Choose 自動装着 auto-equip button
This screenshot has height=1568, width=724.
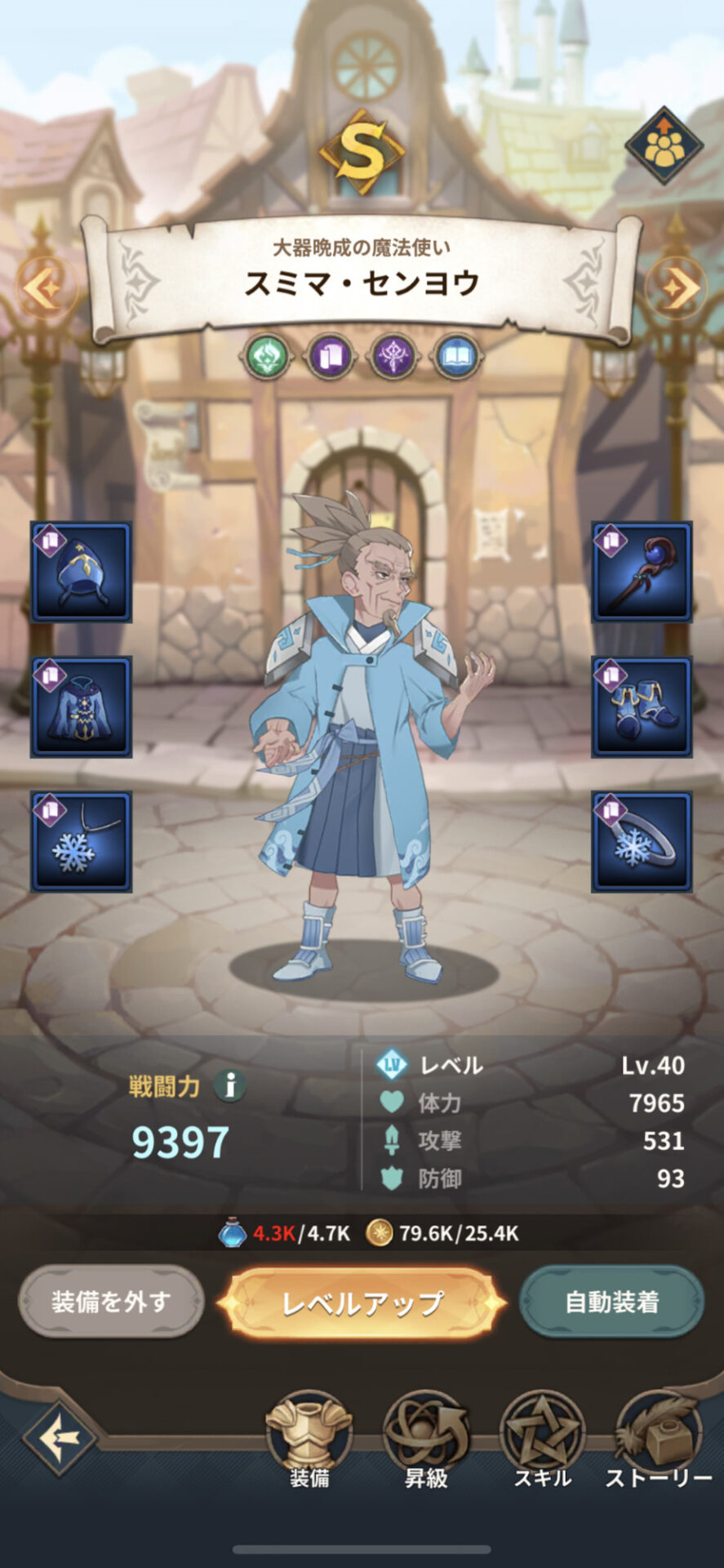coord(611,1301)
